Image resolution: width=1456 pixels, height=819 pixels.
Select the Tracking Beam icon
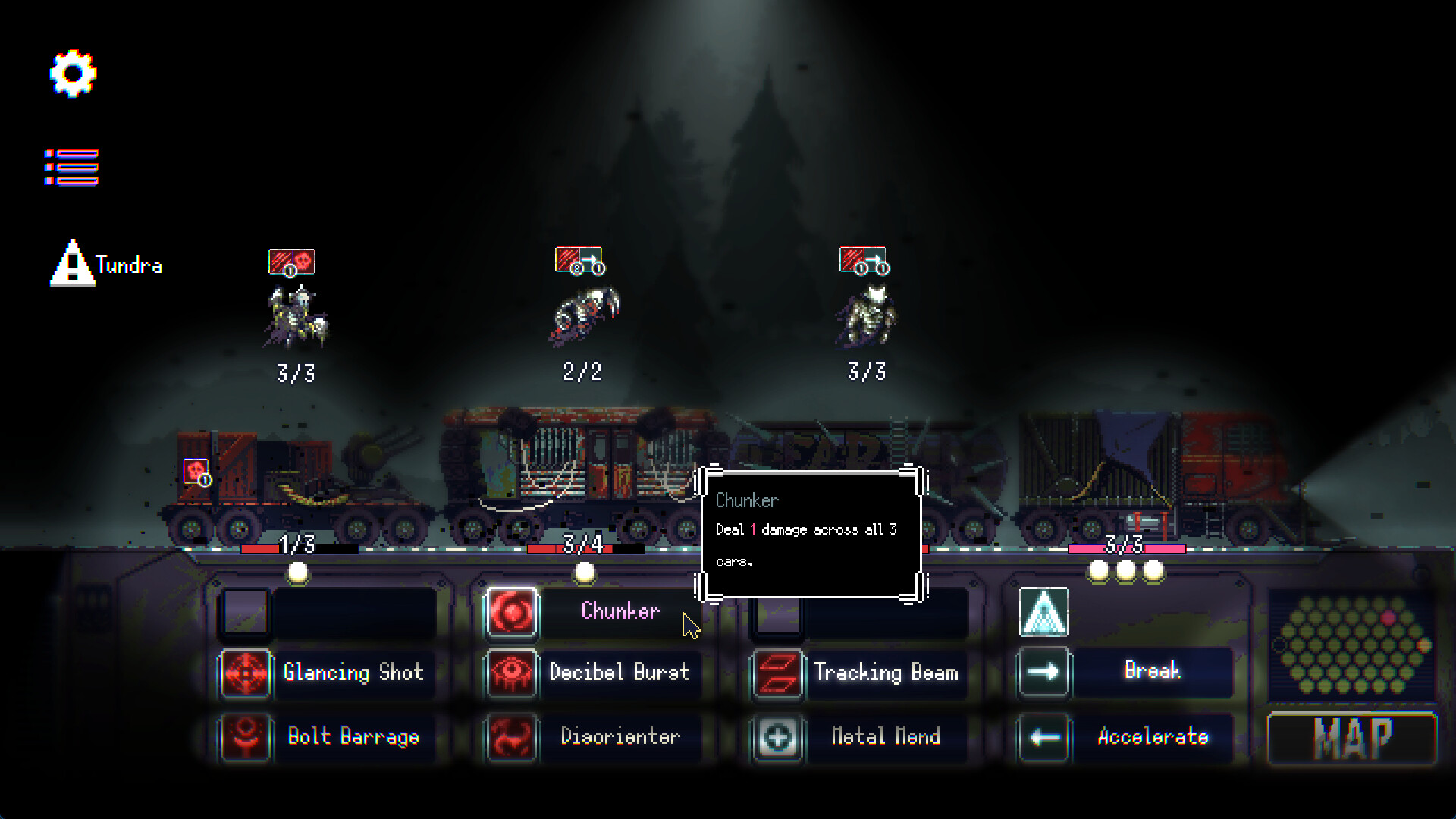[x=776, y=673]
